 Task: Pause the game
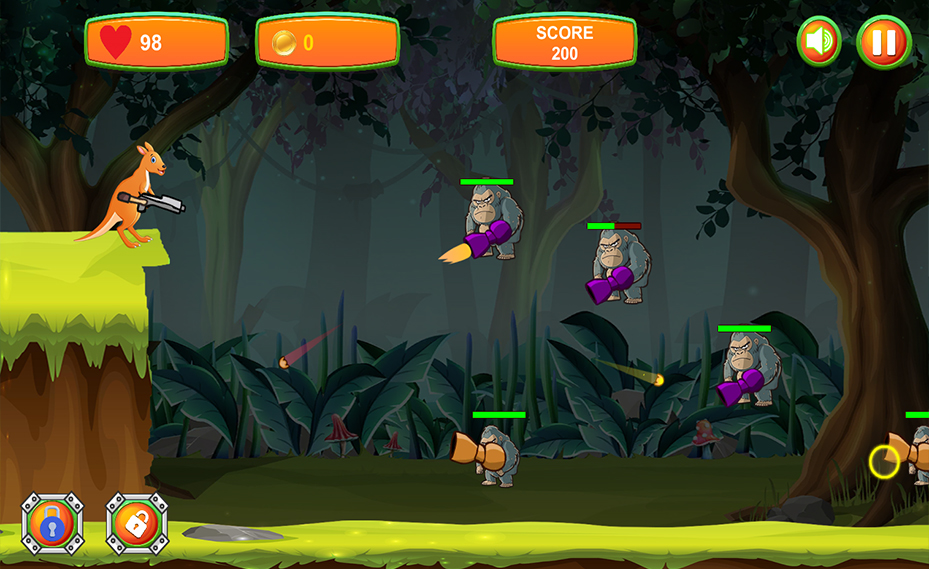883,43
